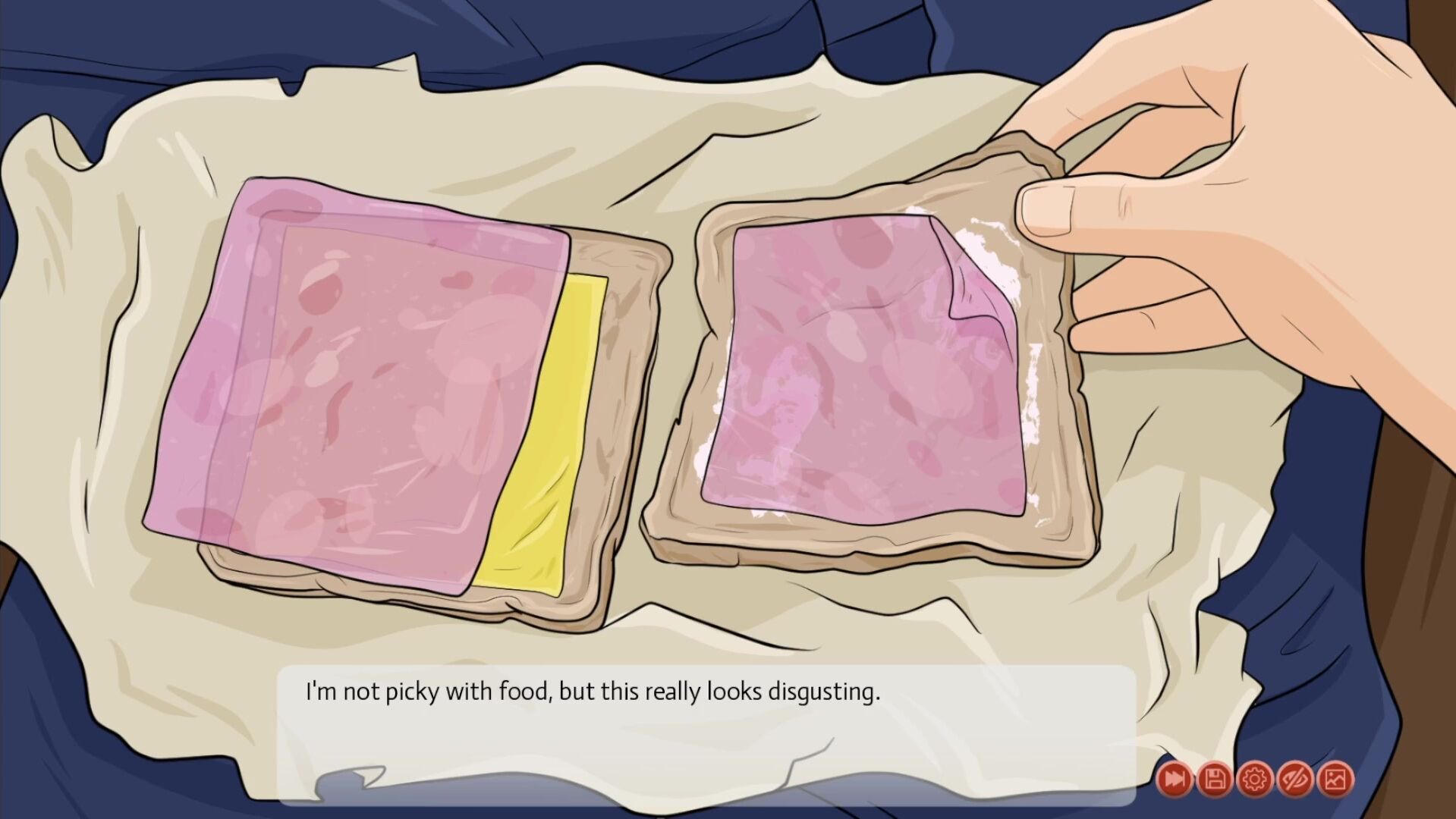Hide the interface with the crossed-eye icon
The width and height of the screenshot is (1456, 819).
click(1295, 779)
